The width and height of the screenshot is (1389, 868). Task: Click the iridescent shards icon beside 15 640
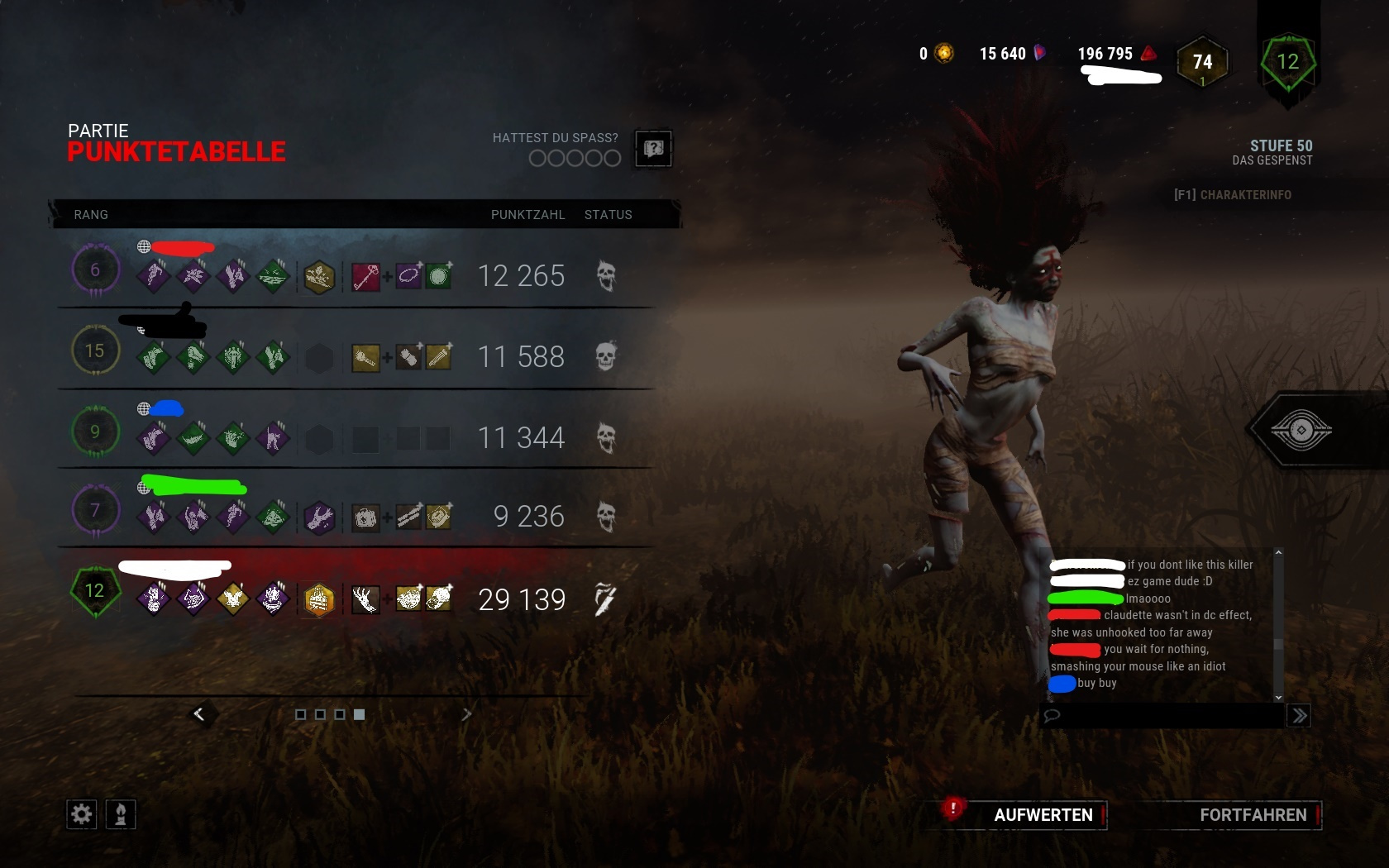(1039, 53)
